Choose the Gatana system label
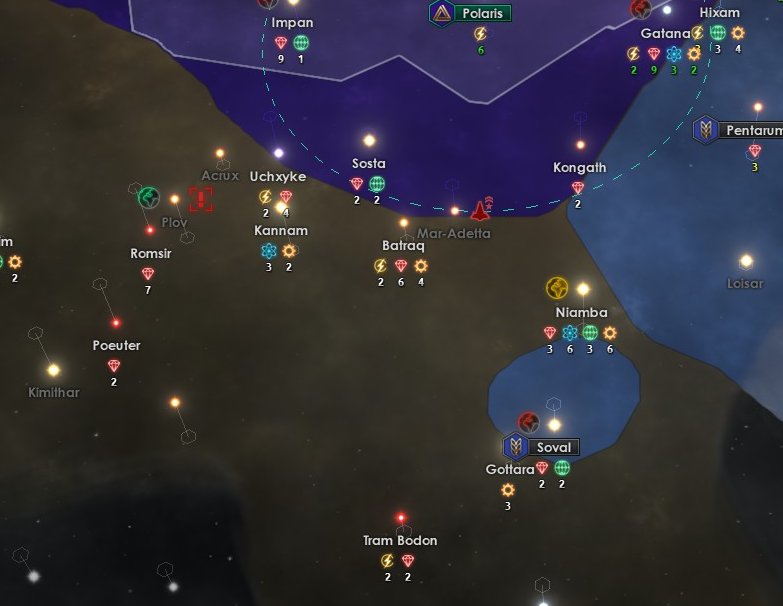Viewport: 783px width, 606px height. point(665,34)
